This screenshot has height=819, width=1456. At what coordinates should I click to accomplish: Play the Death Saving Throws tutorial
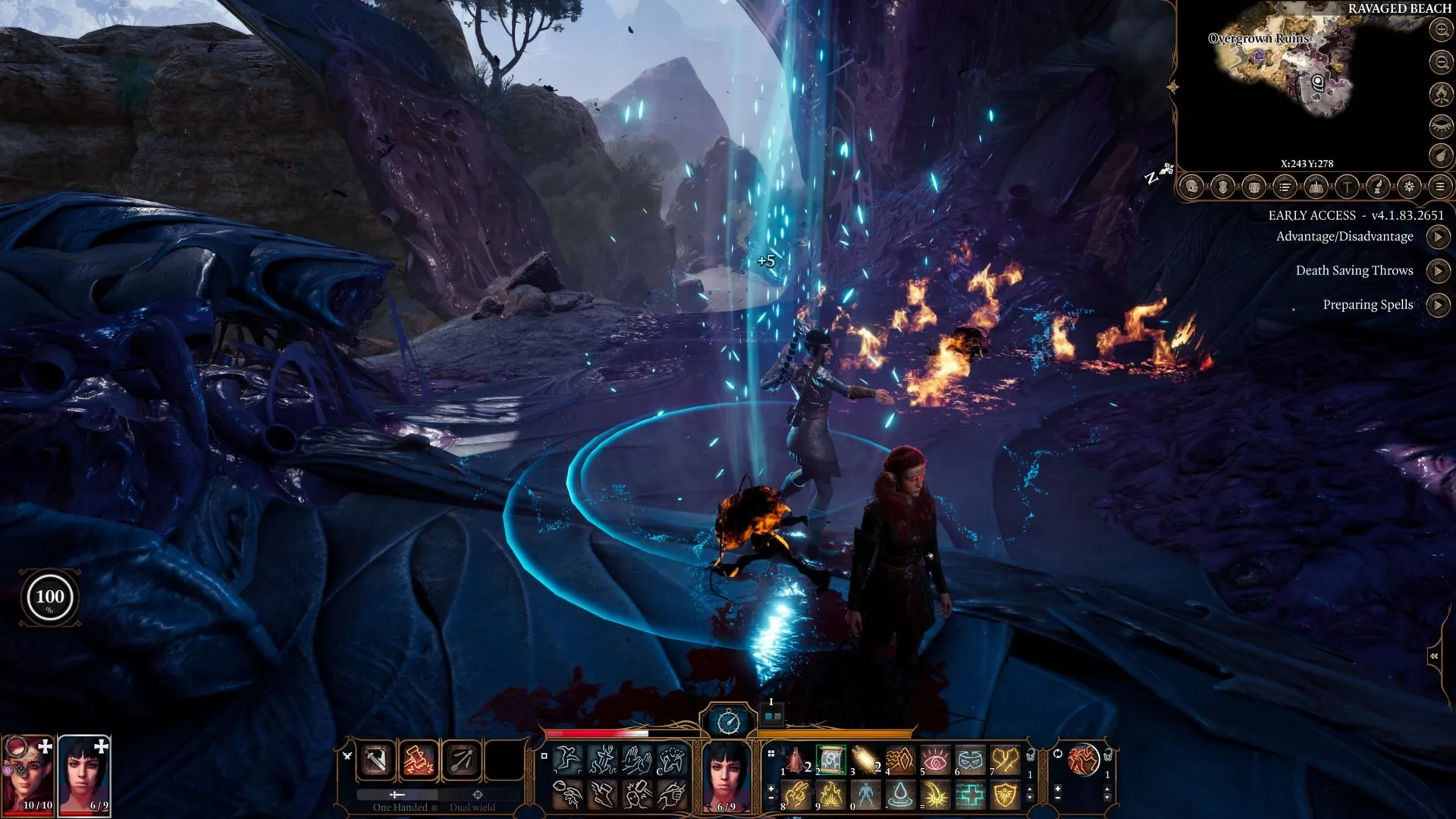[1438, 271]
